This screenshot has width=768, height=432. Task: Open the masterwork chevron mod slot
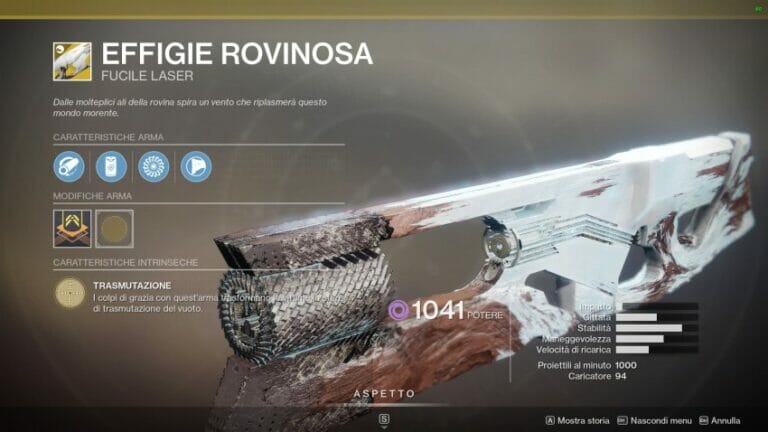click(71, 228)
